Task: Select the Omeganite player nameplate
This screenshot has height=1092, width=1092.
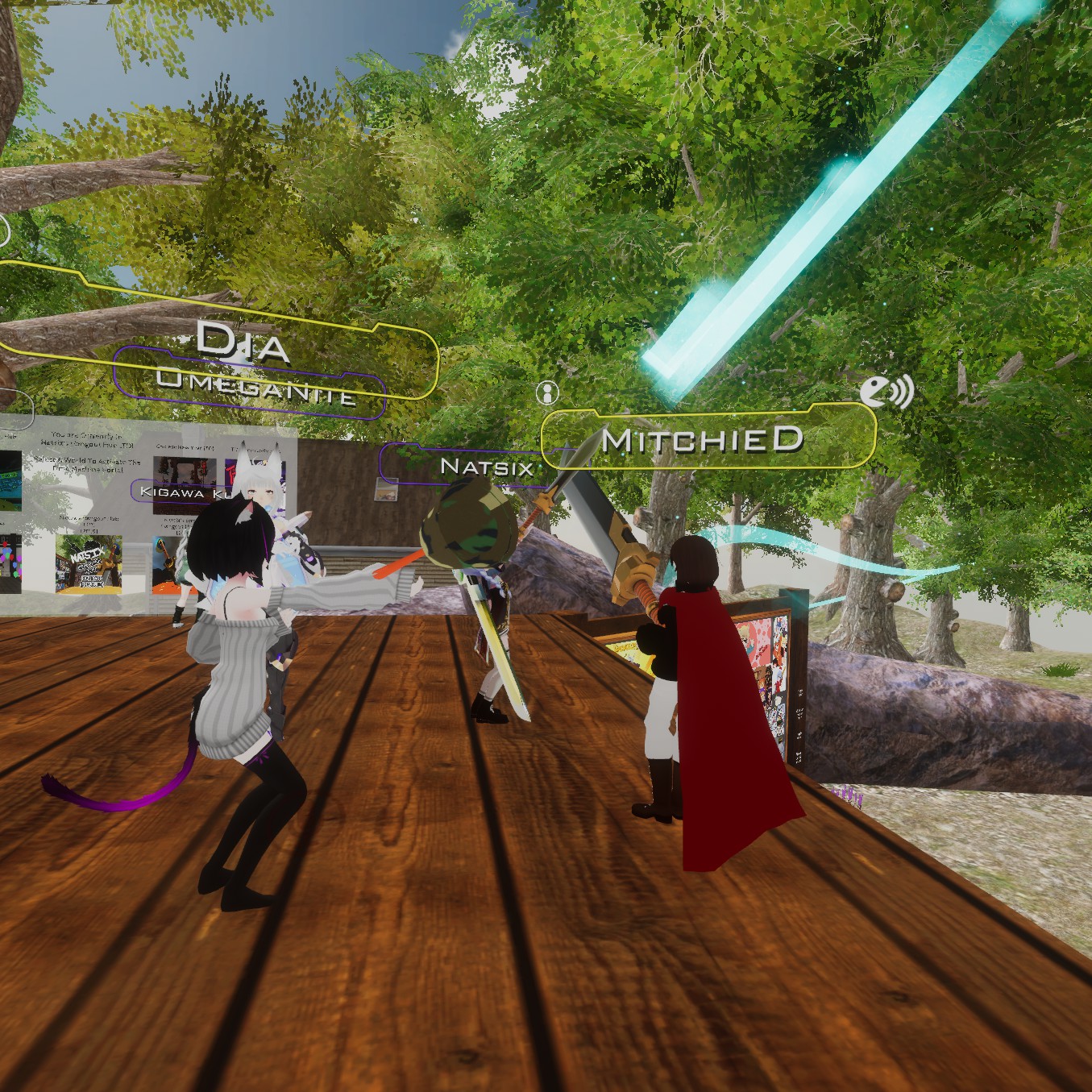Action: 250,388
